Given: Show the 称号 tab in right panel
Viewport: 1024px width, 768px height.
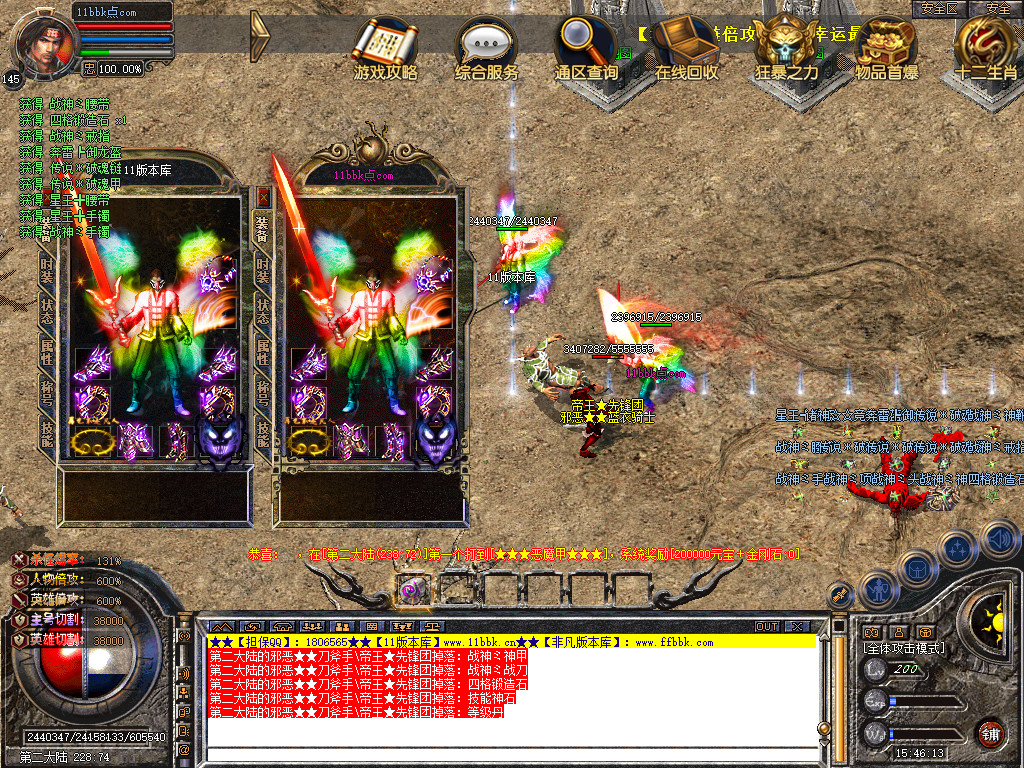Looking at the screenshot, I should click(264, 390).
